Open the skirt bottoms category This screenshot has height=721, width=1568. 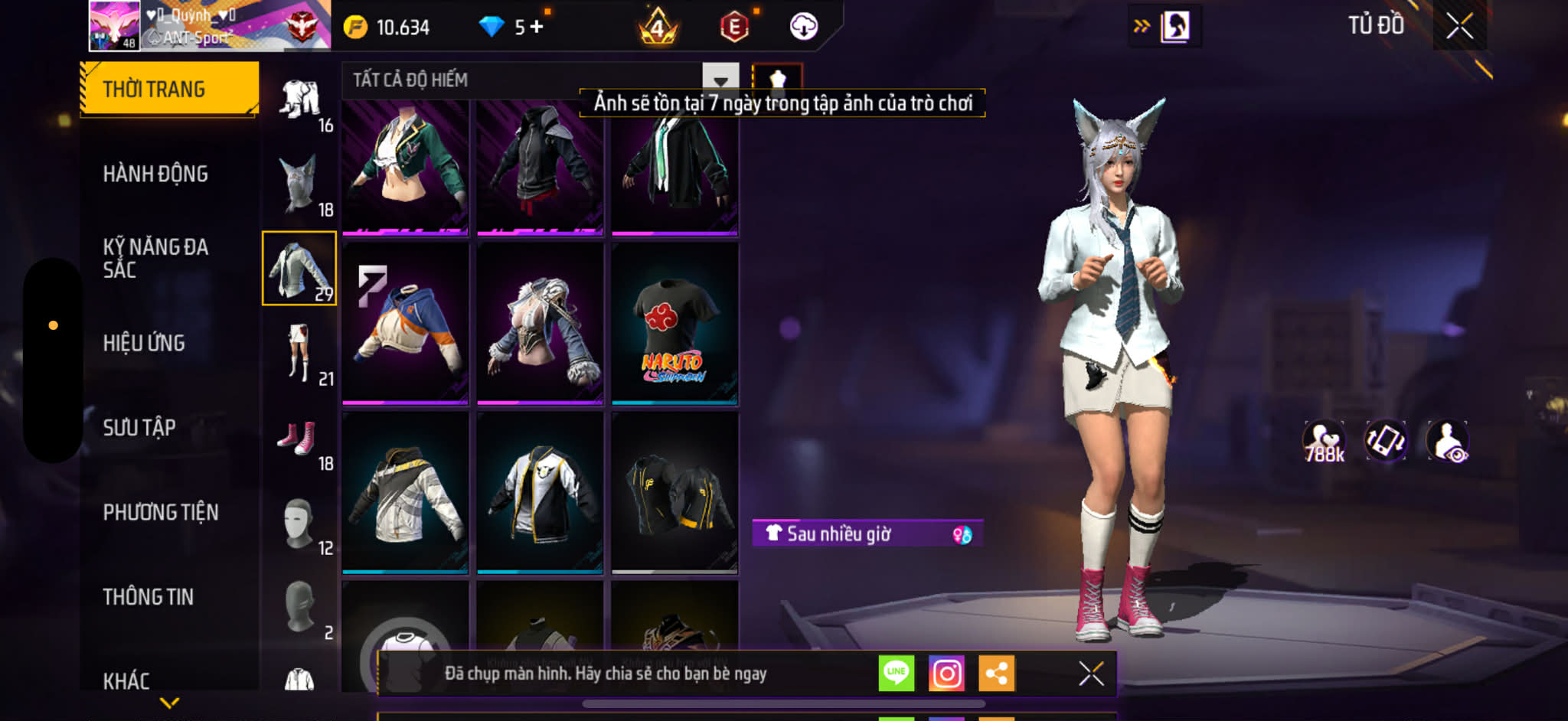click(x=299, y=352)
